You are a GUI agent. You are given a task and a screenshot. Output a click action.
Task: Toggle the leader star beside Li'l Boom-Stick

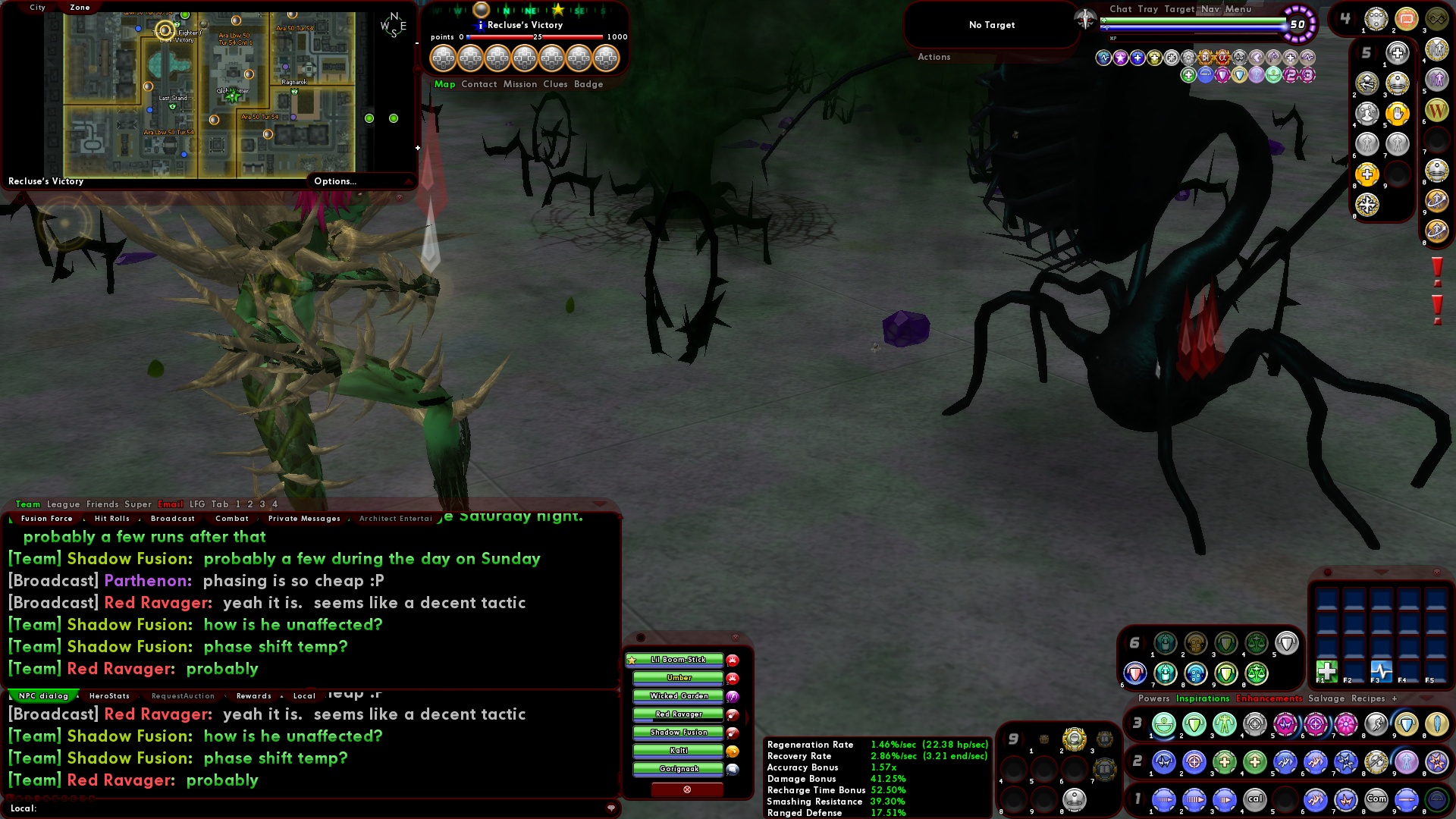pos(632,660)
